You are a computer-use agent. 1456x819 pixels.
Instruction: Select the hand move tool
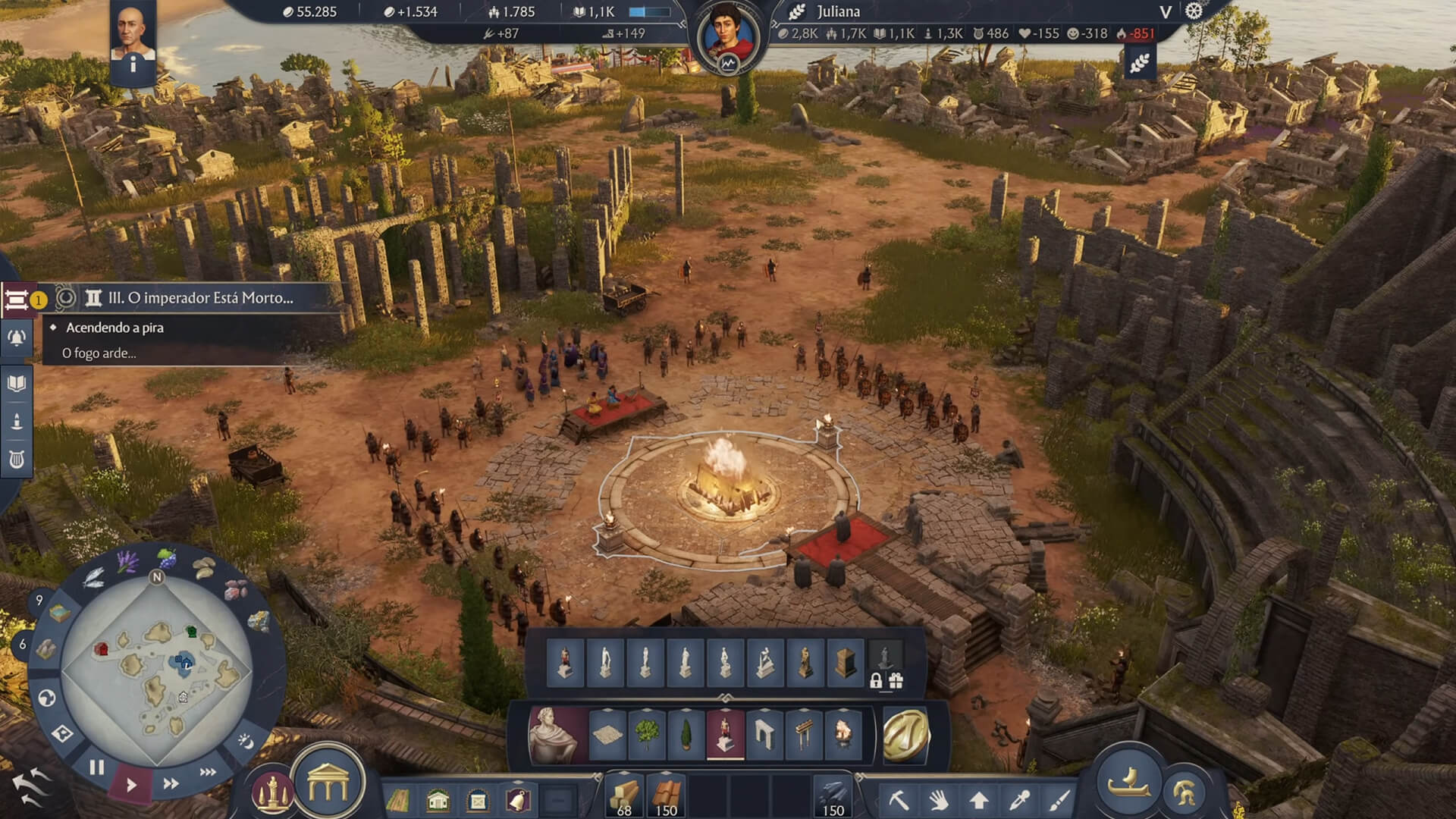(940, 800)
